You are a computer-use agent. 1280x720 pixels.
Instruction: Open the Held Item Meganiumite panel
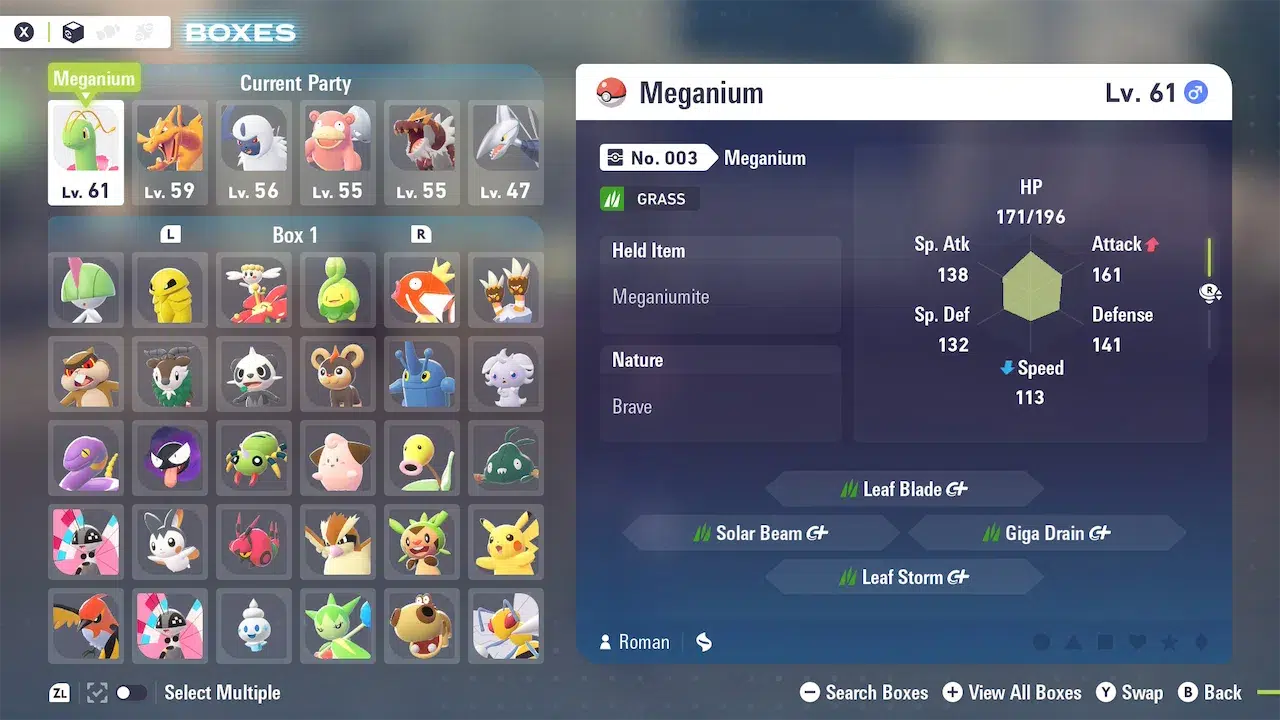click(720, 285)
